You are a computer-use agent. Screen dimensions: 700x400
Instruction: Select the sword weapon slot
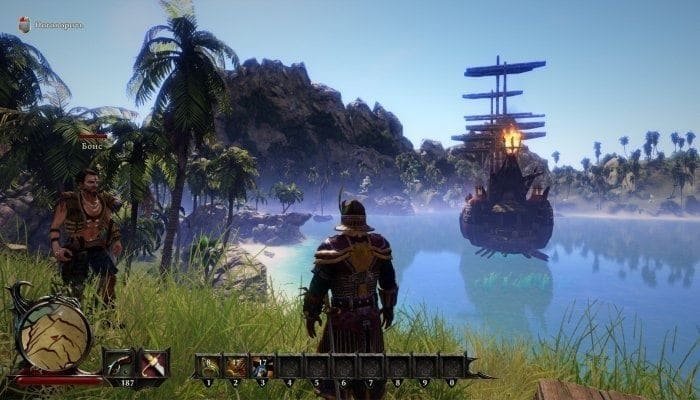154,364
